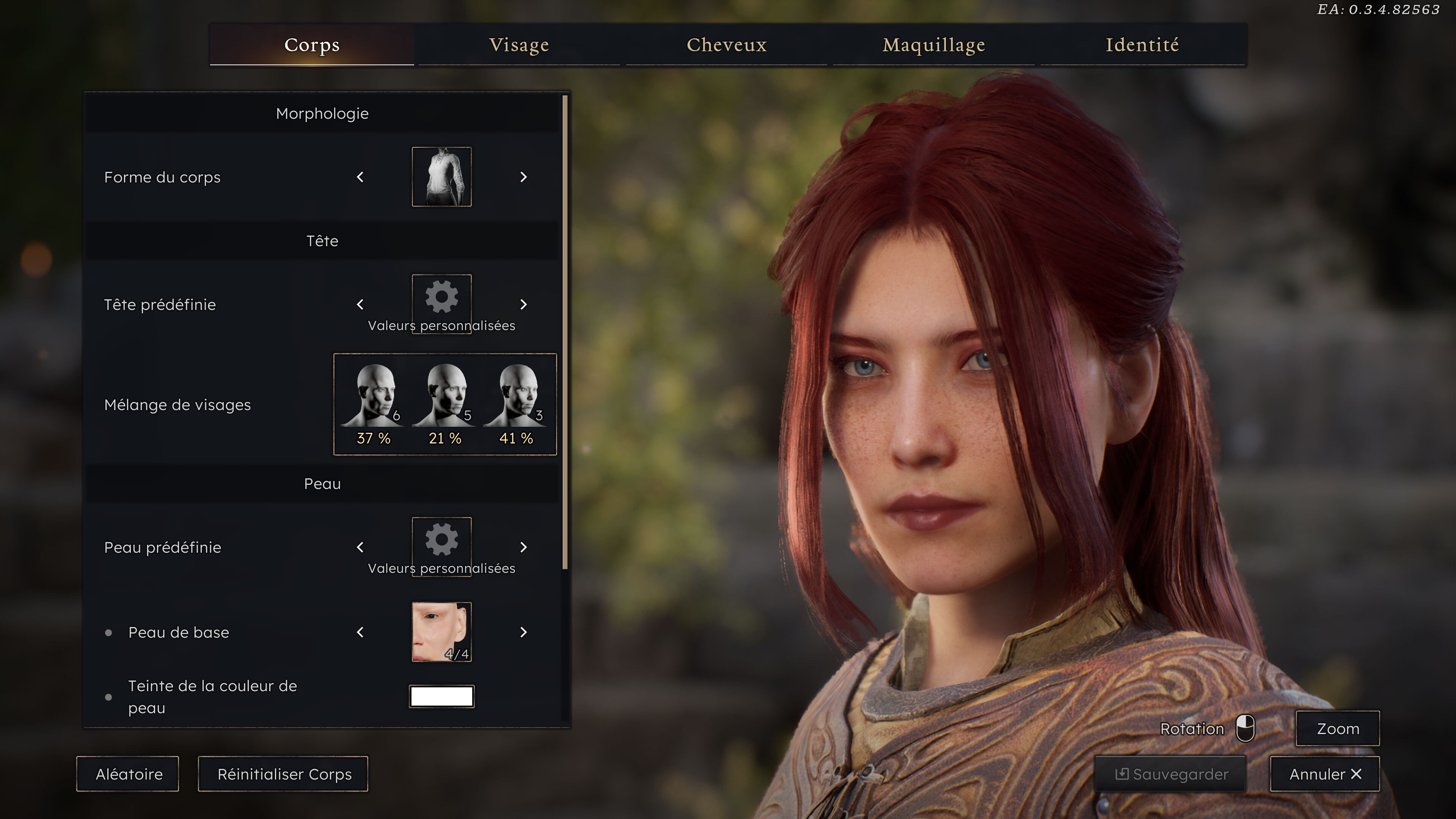Open the Cheveux tab

point(726,45)
